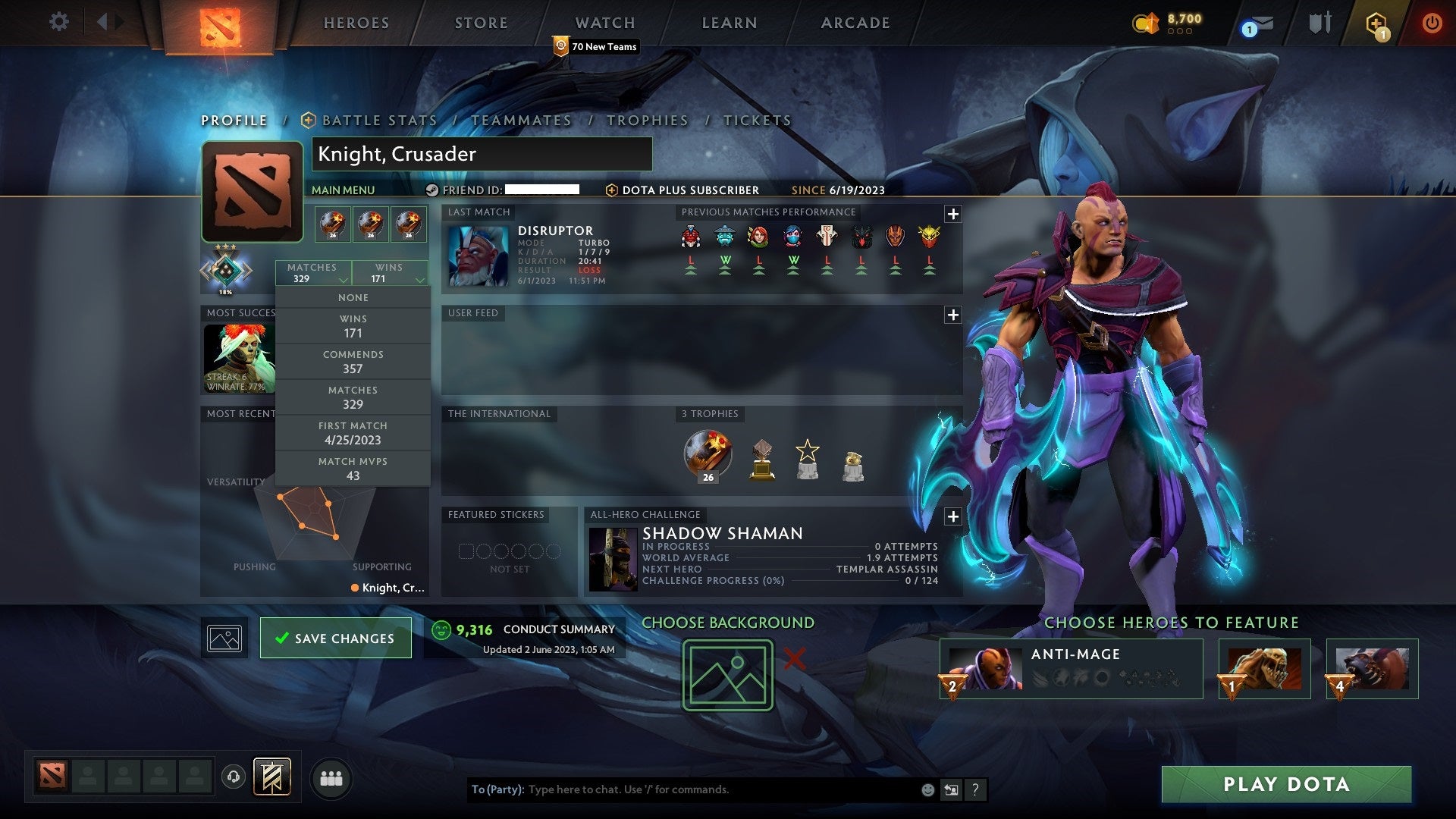This screenshot has height=819, width=1456.
Task: Click the conduct summary smiley icon
Action: 441,629
